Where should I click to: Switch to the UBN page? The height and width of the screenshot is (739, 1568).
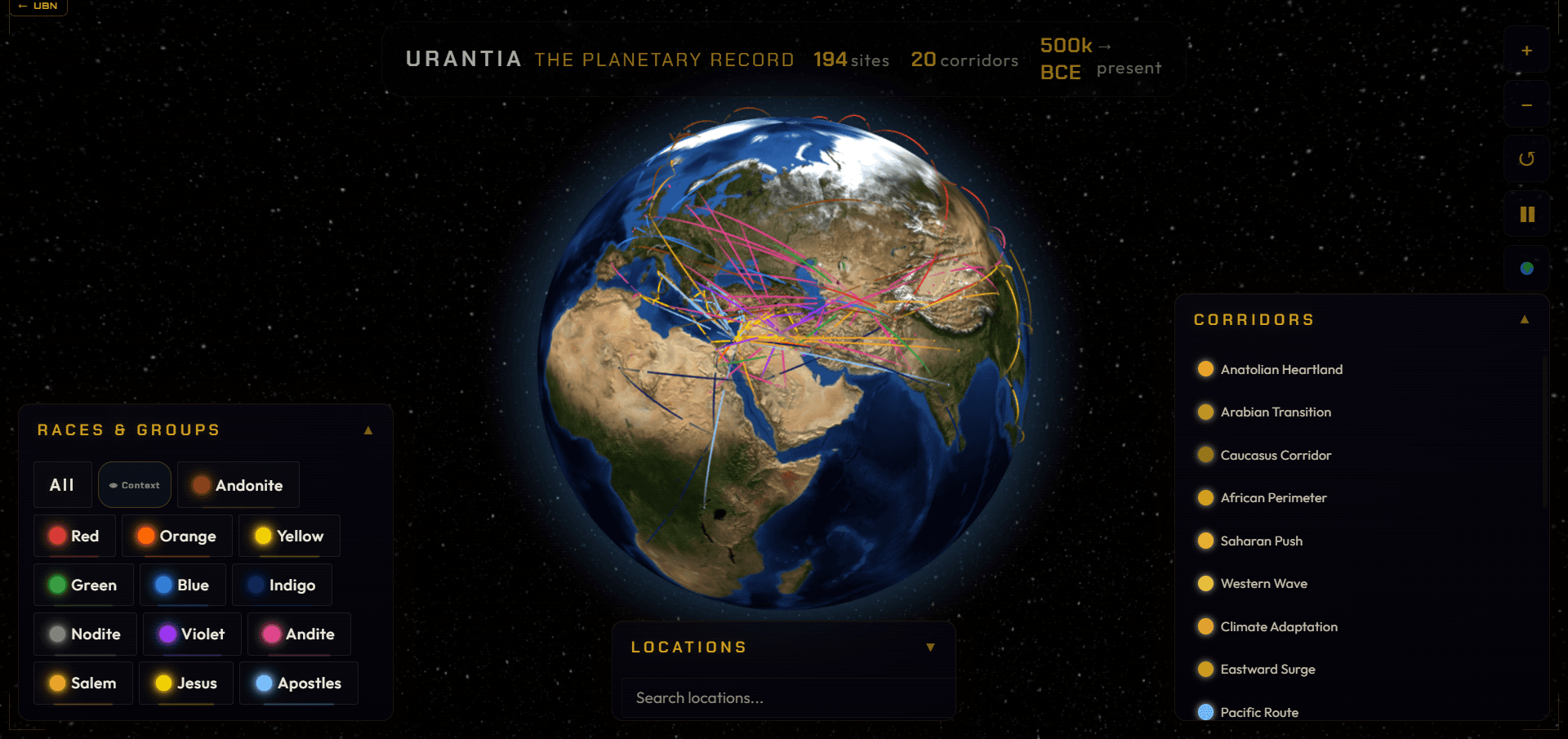(x=38, y=7)
